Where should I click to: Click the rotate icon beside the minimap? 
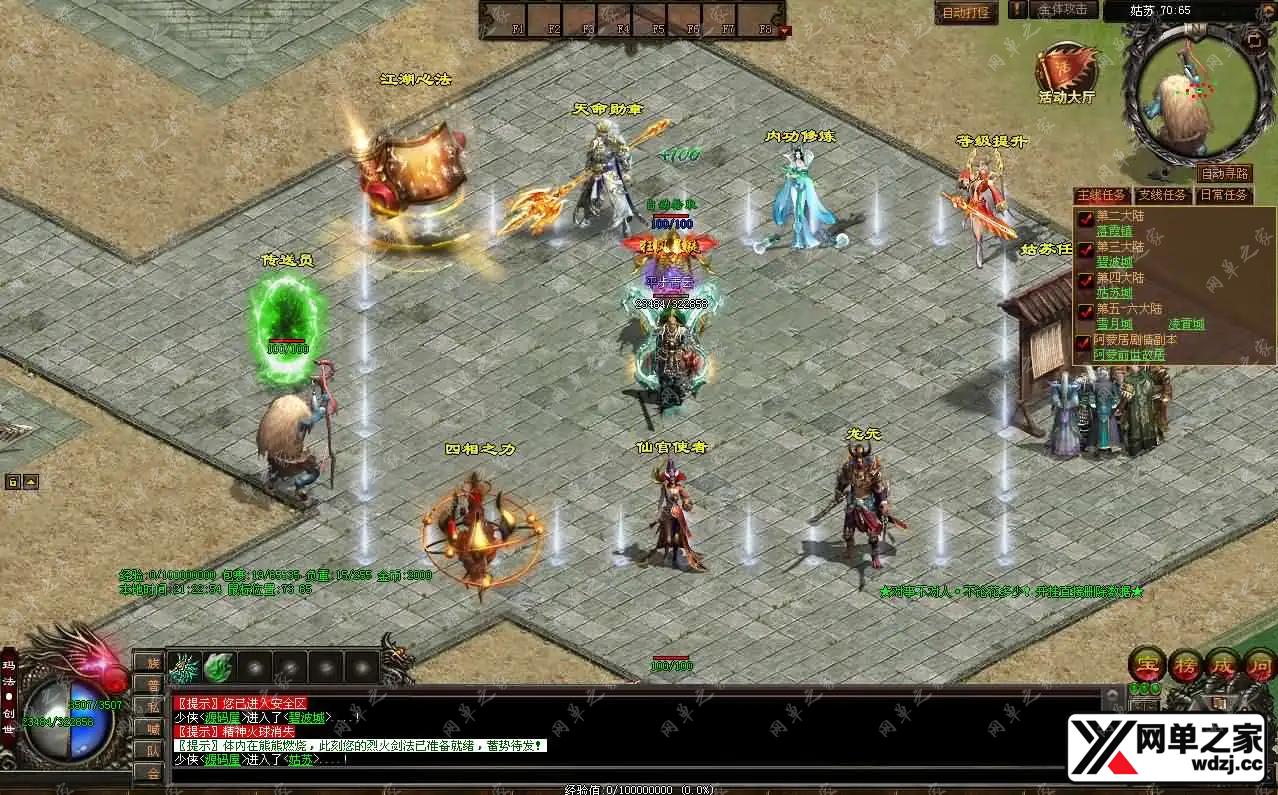pos(1254,39)
